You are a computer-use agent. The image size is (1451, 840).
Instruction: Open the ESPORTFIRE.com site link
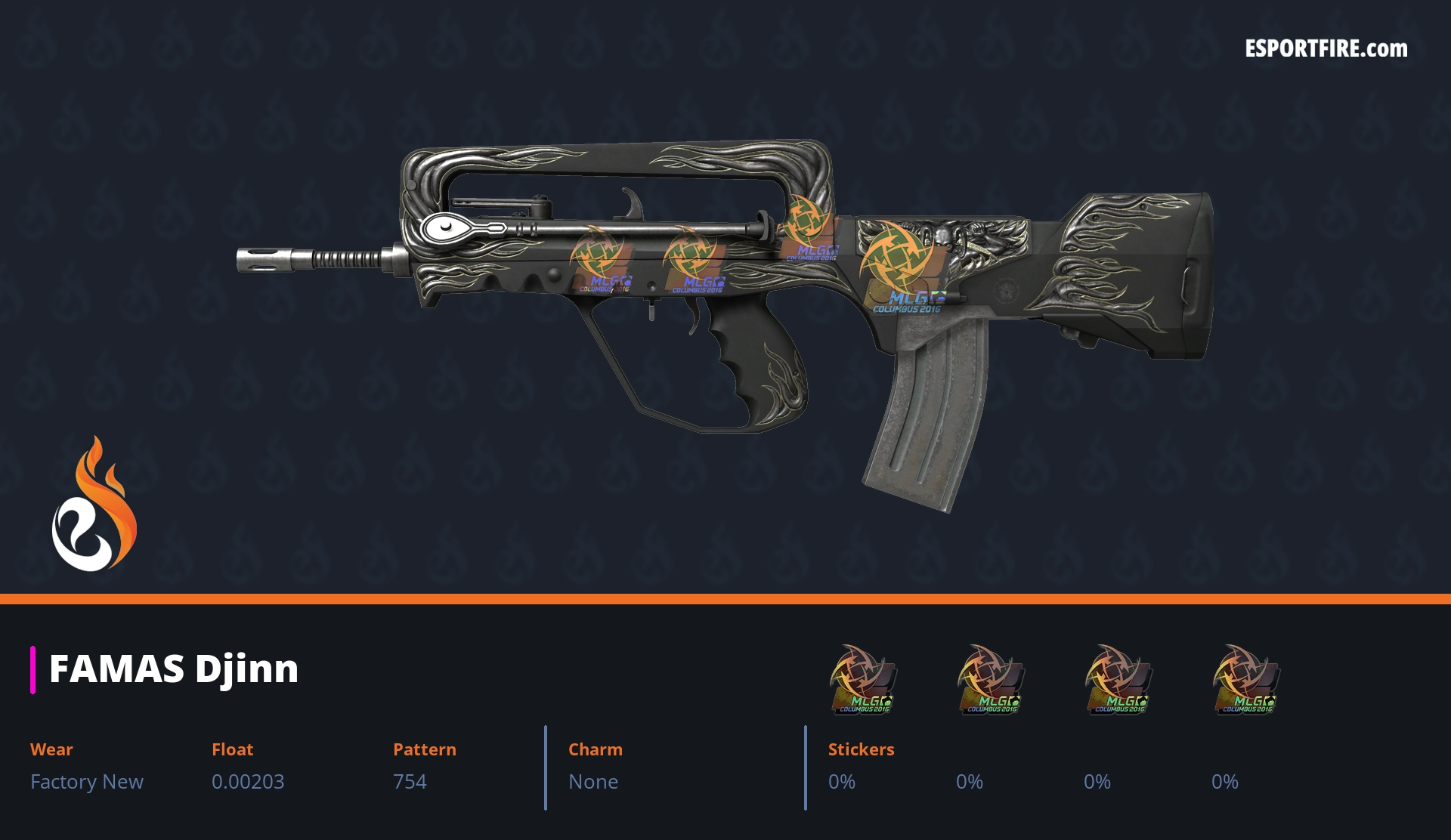click(x=1326, y=49)
